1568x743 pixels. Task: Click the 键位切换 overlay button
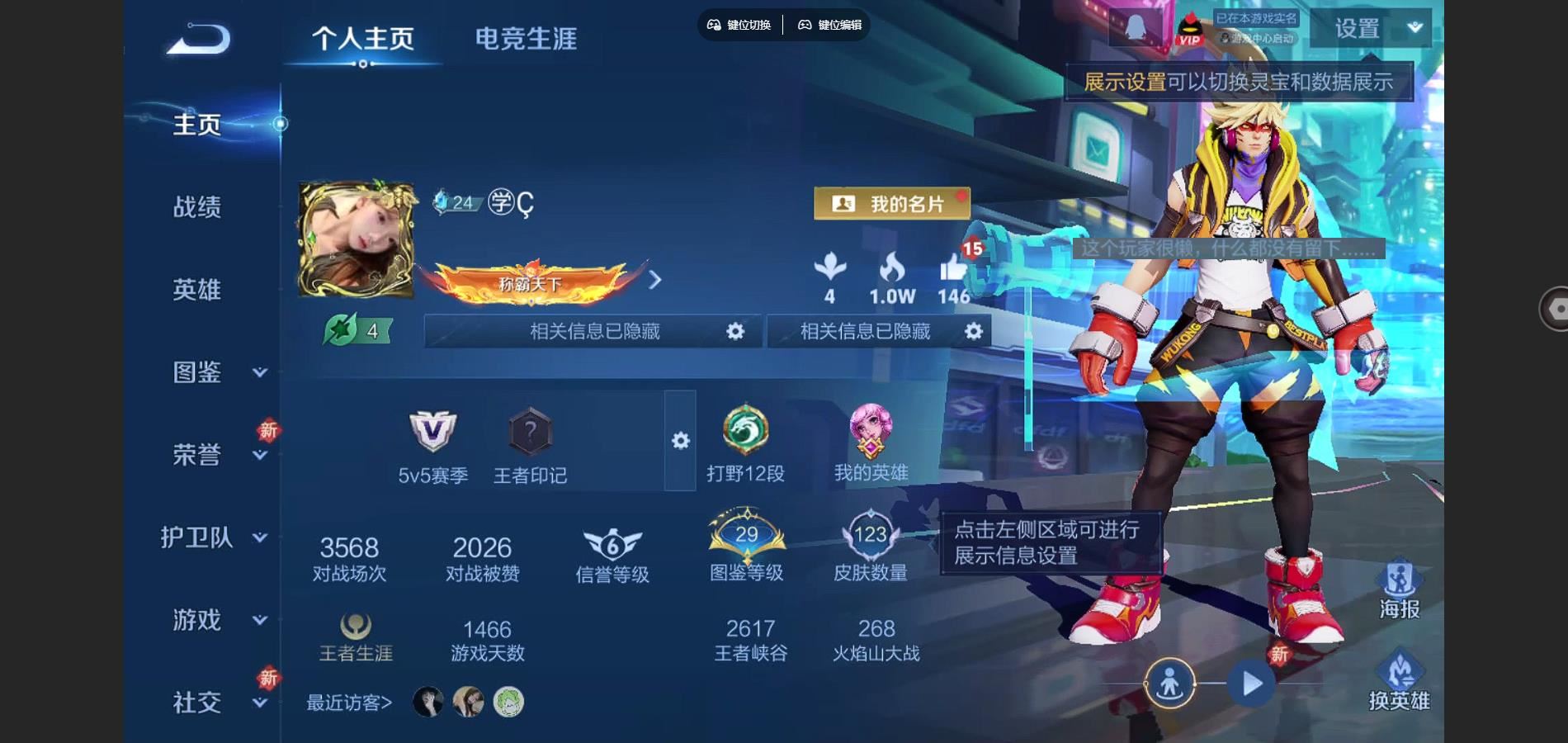pyautogui.click(x=739, y=25)
